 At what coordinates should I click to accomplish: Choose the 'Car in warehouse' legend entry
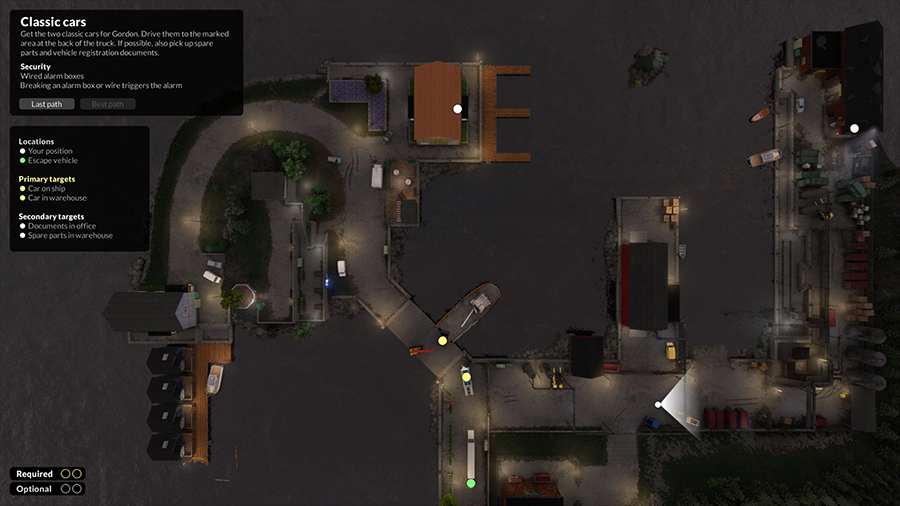click(60, 198)
